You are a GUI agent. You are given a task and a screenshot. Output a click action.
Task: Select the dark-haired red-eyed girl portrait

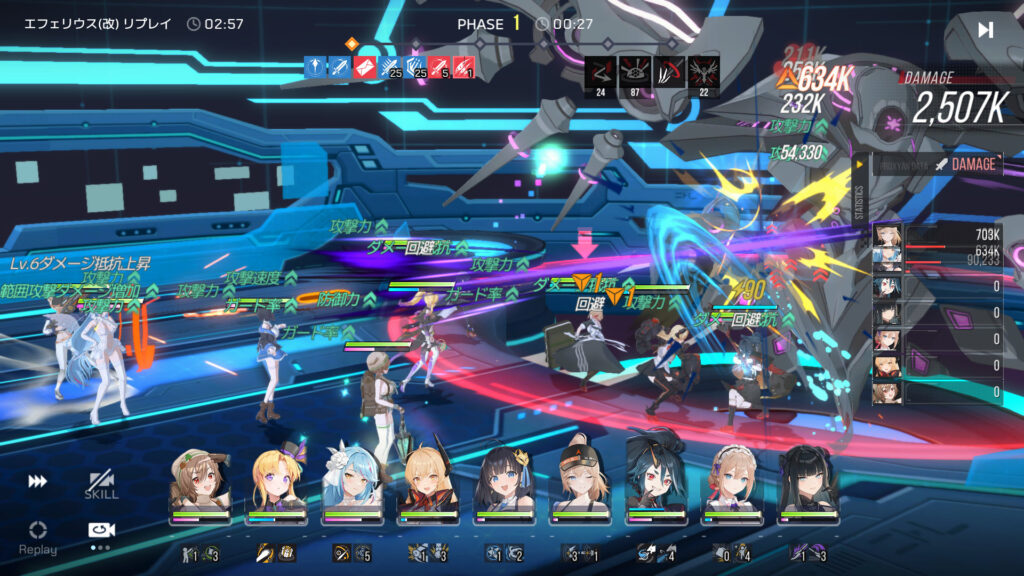click(x=658, y=482)
